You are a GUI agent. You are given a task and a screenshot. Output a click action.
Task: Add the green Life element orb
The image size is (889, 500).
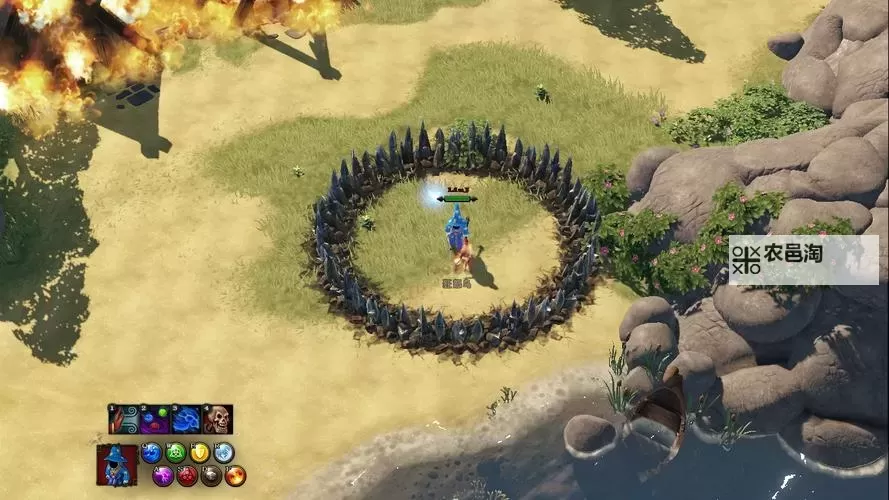coord(176,453)
